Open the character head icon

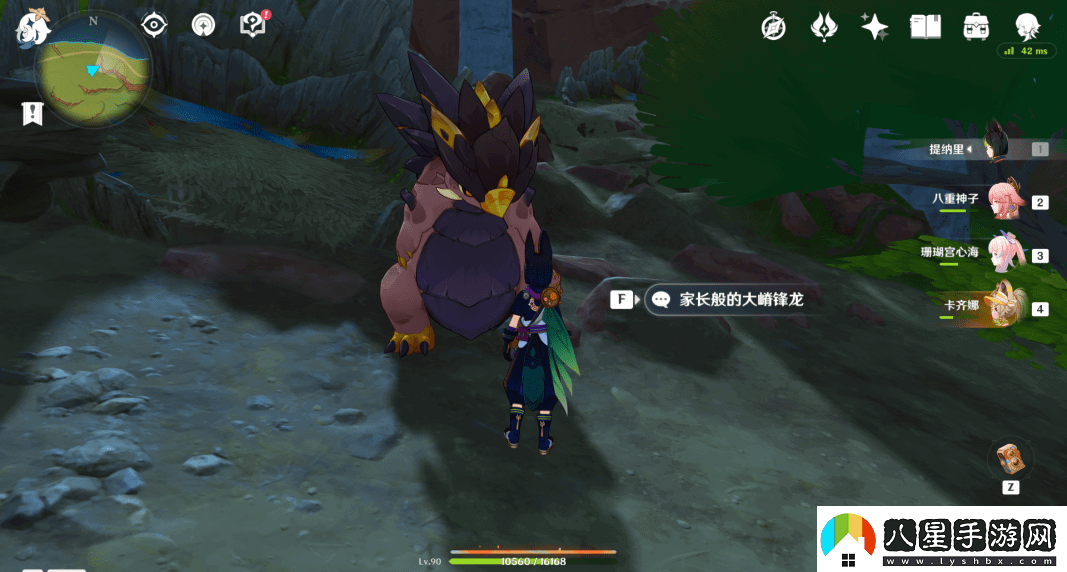point(1027,27)
